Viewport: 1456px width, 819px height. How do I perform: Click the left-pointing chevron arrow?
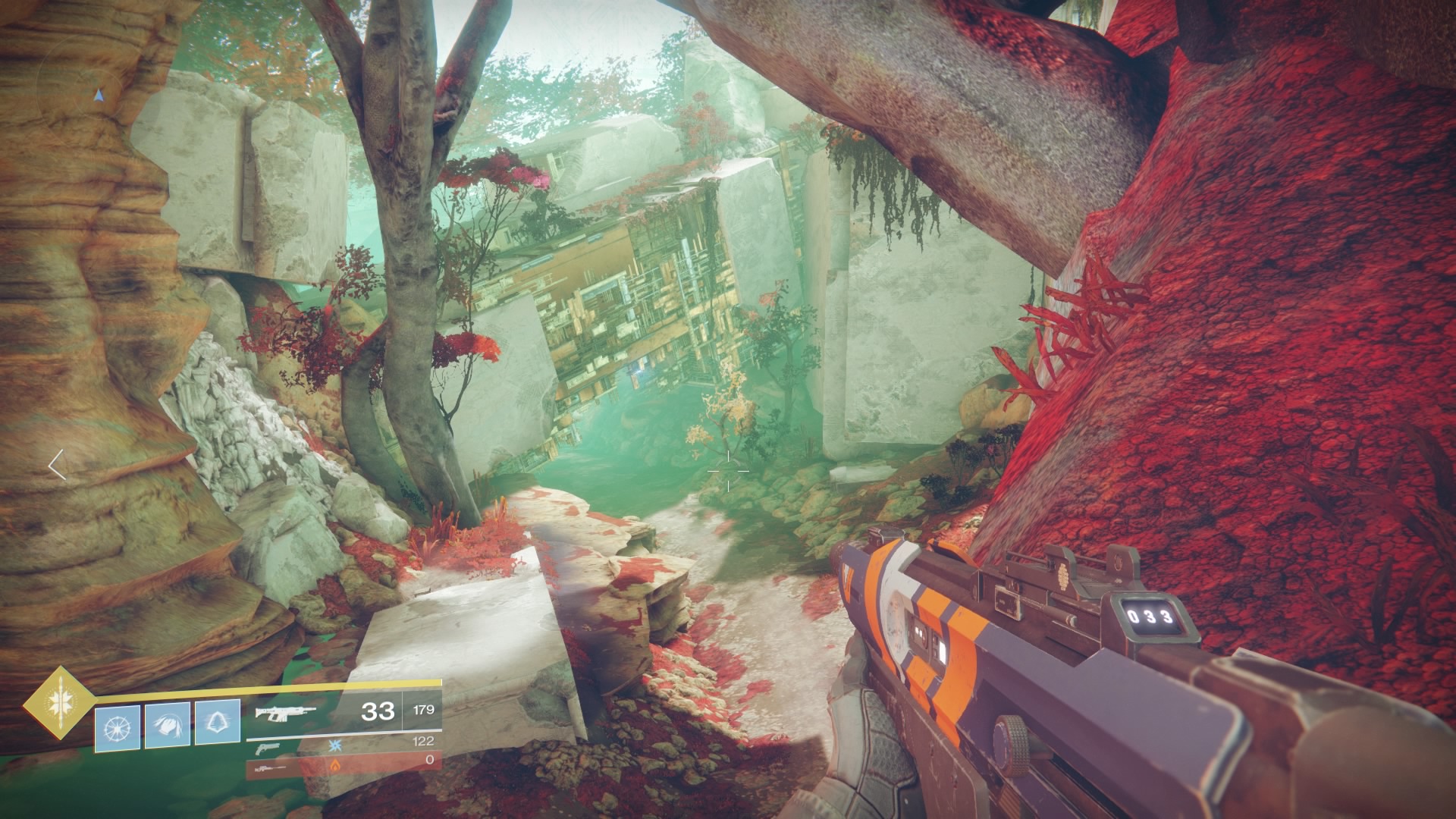(57, 465)
